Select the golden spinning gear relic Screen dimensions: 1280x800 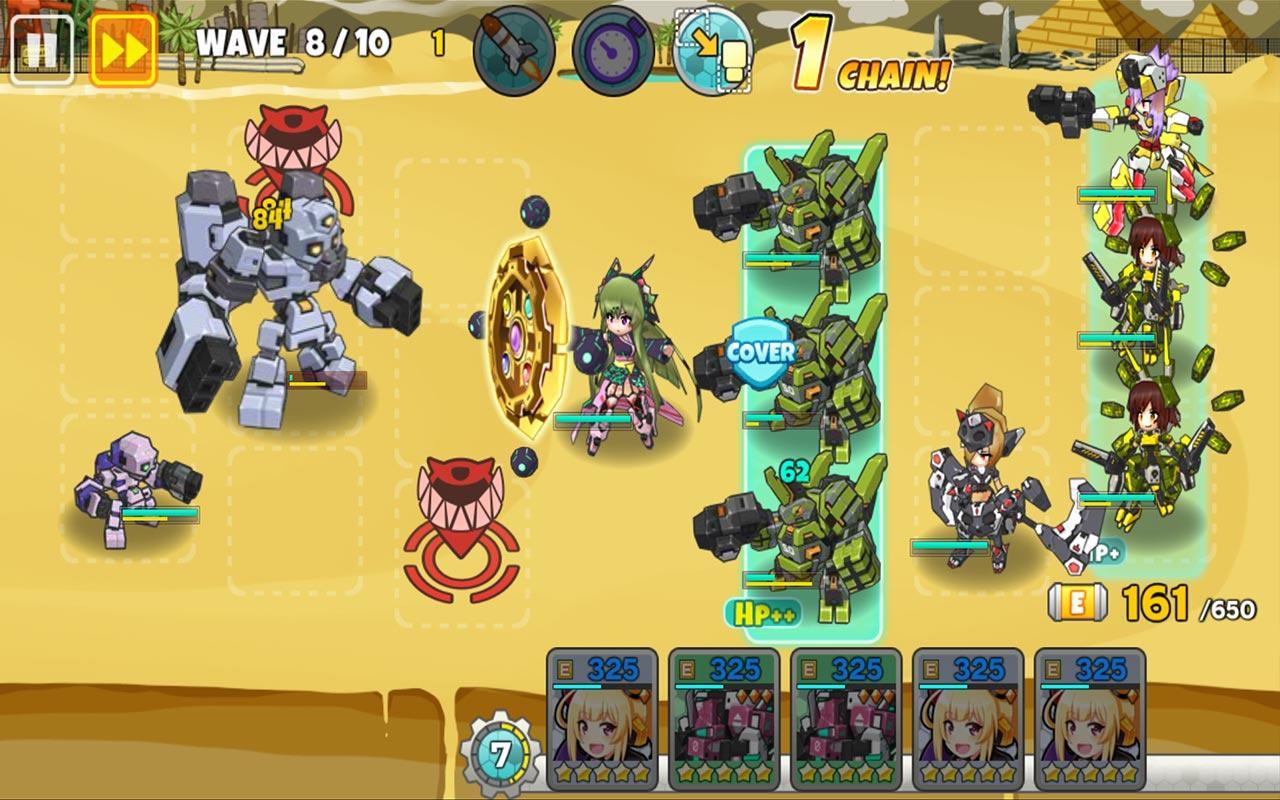coord(526,340)
